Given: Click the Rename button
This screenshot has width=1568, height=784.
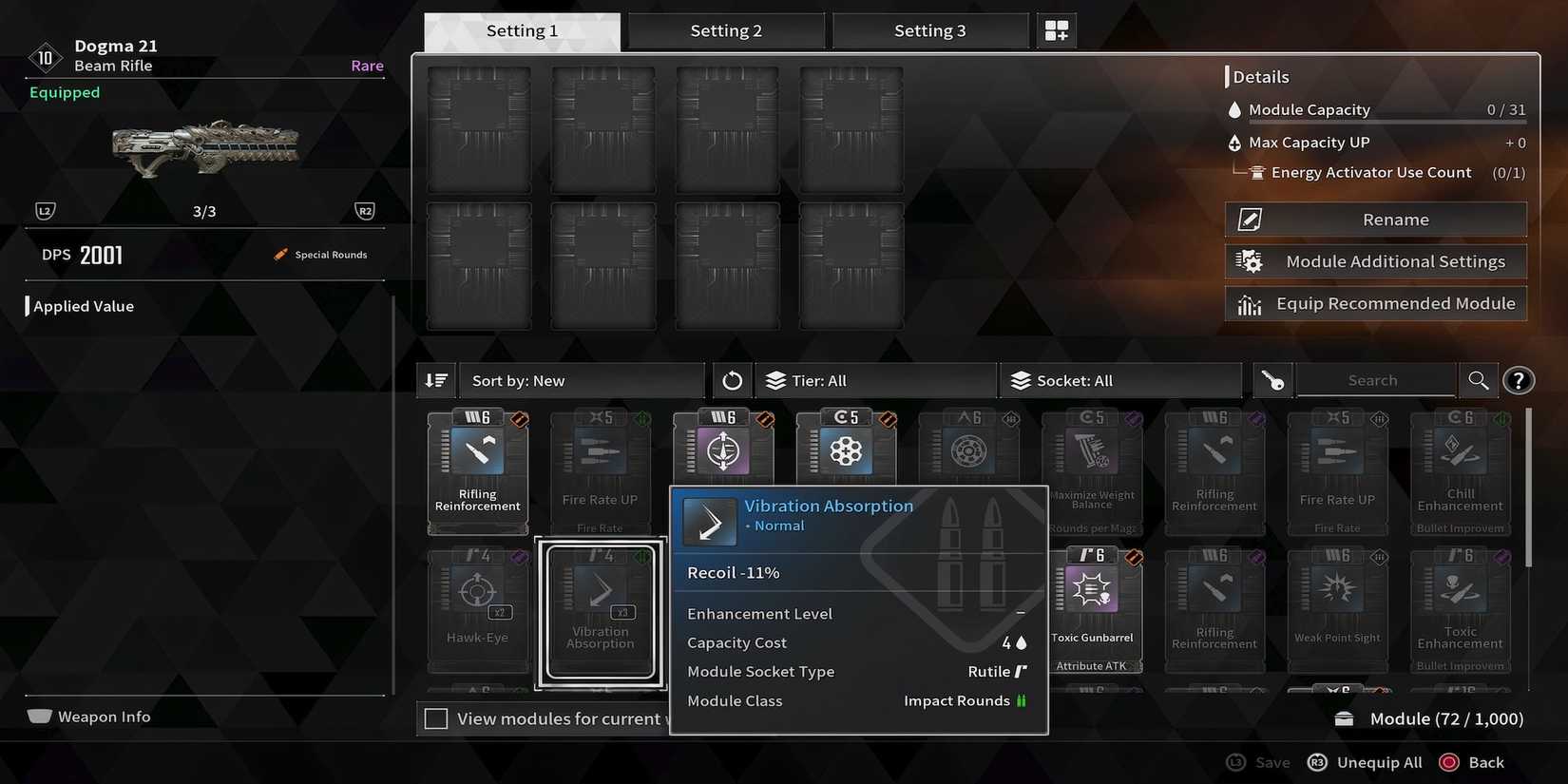Looking at the screenshot, I should coord(1375,219).
